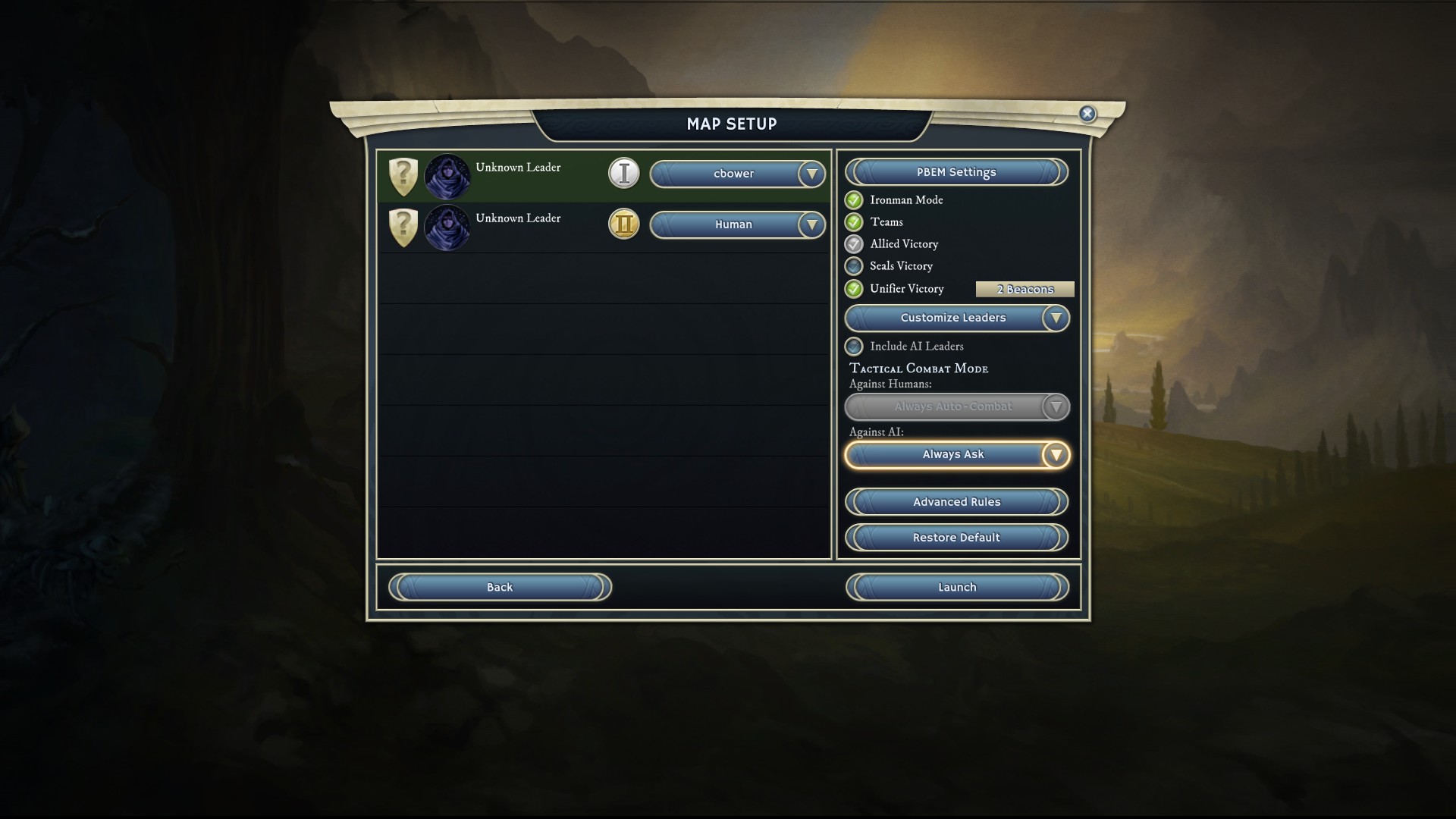
Task: Enable the Seals Victory checkbox
Action: (x=854, y=266)
